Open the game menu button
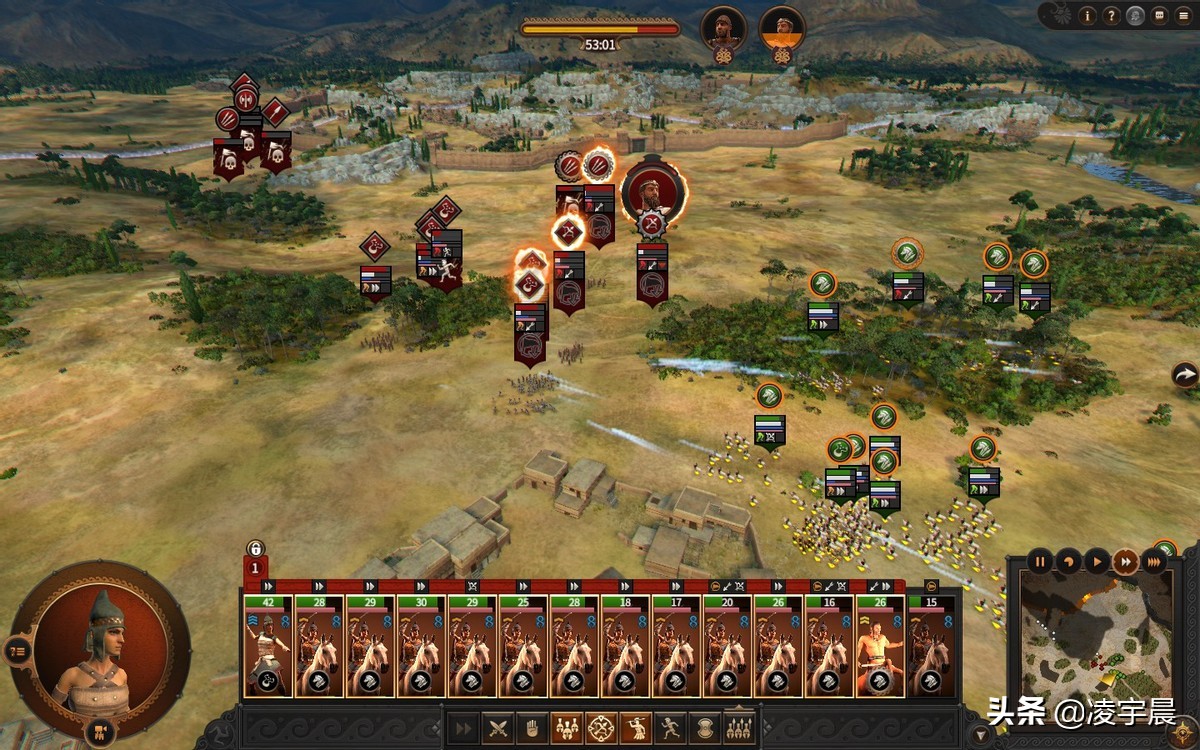 point(1182,15)
